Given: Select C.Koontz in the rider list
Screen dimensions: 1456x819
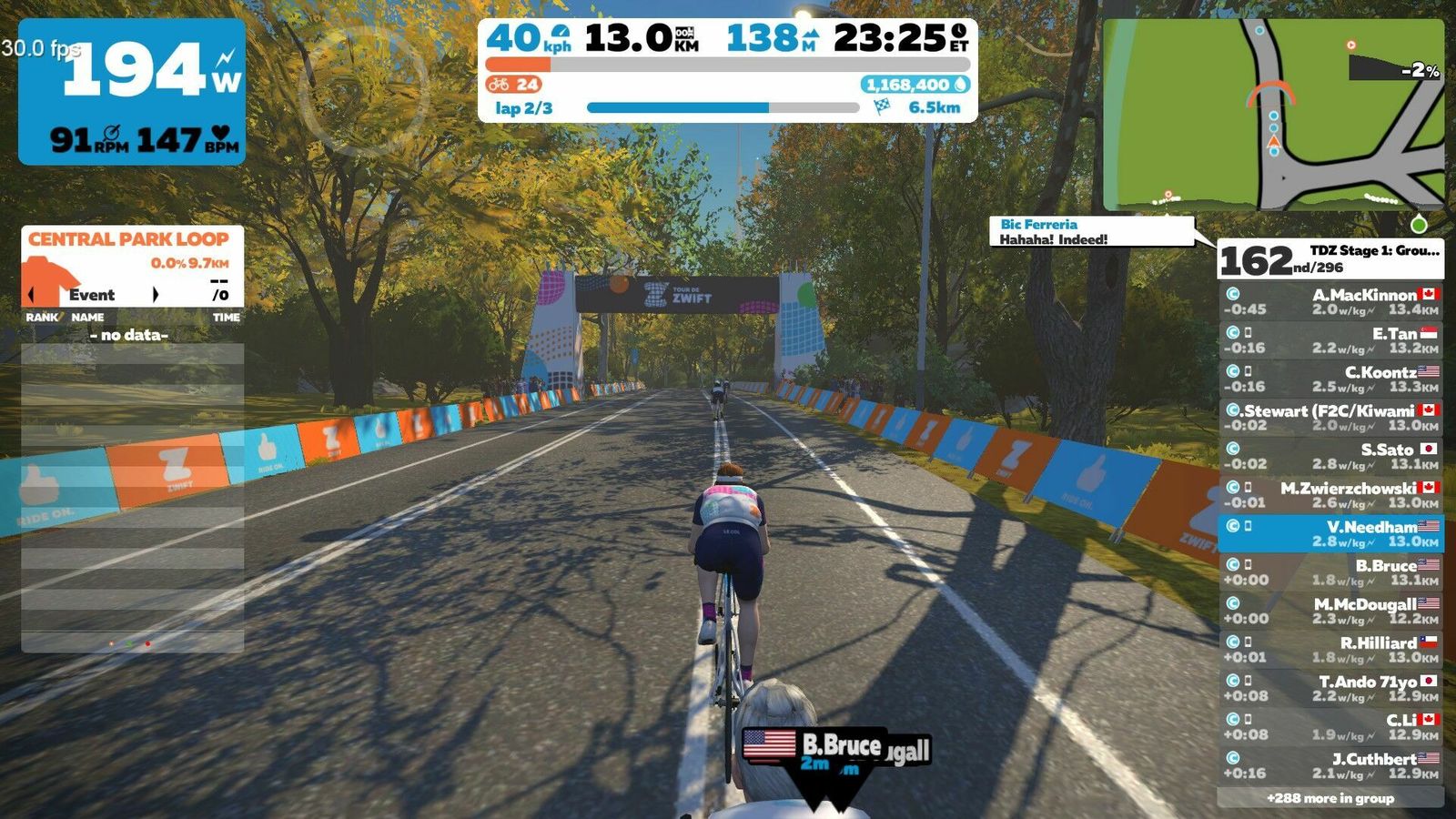Looking at the screenshot, I should point(1330,379).
